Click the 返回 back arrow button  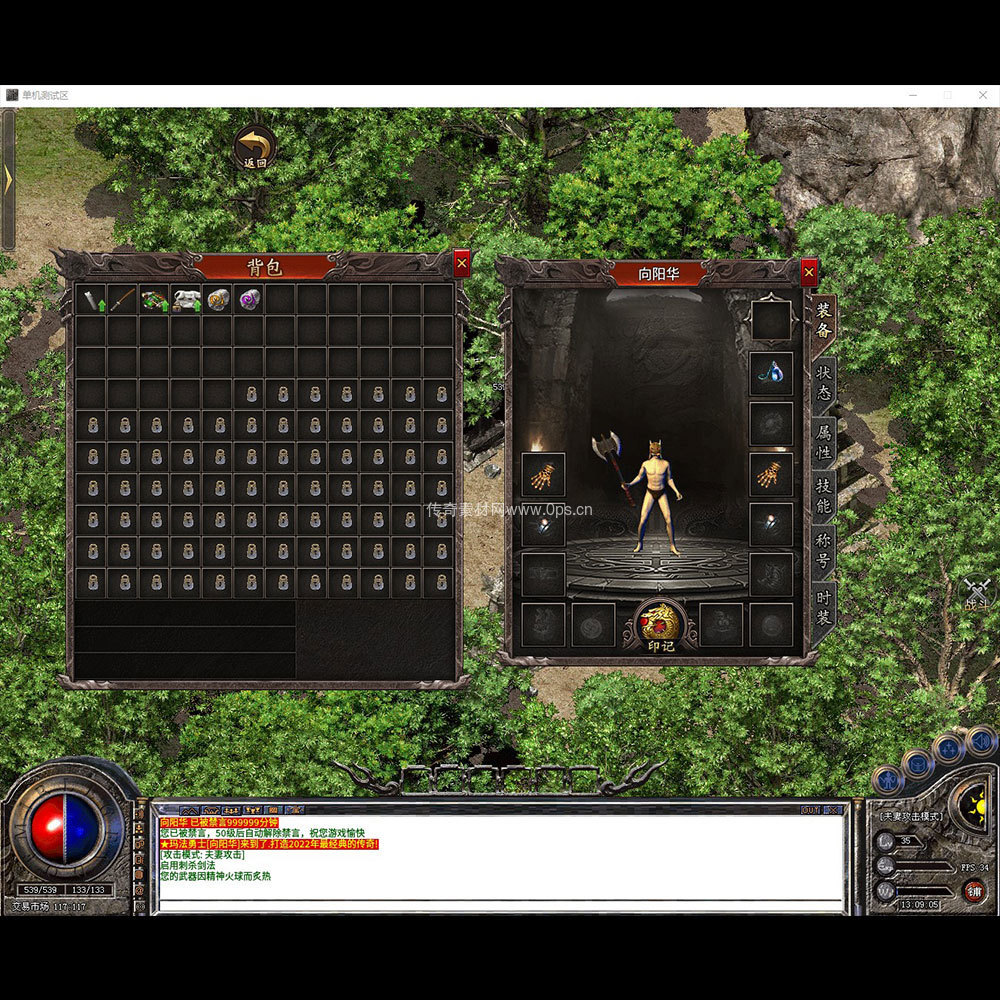256,146
